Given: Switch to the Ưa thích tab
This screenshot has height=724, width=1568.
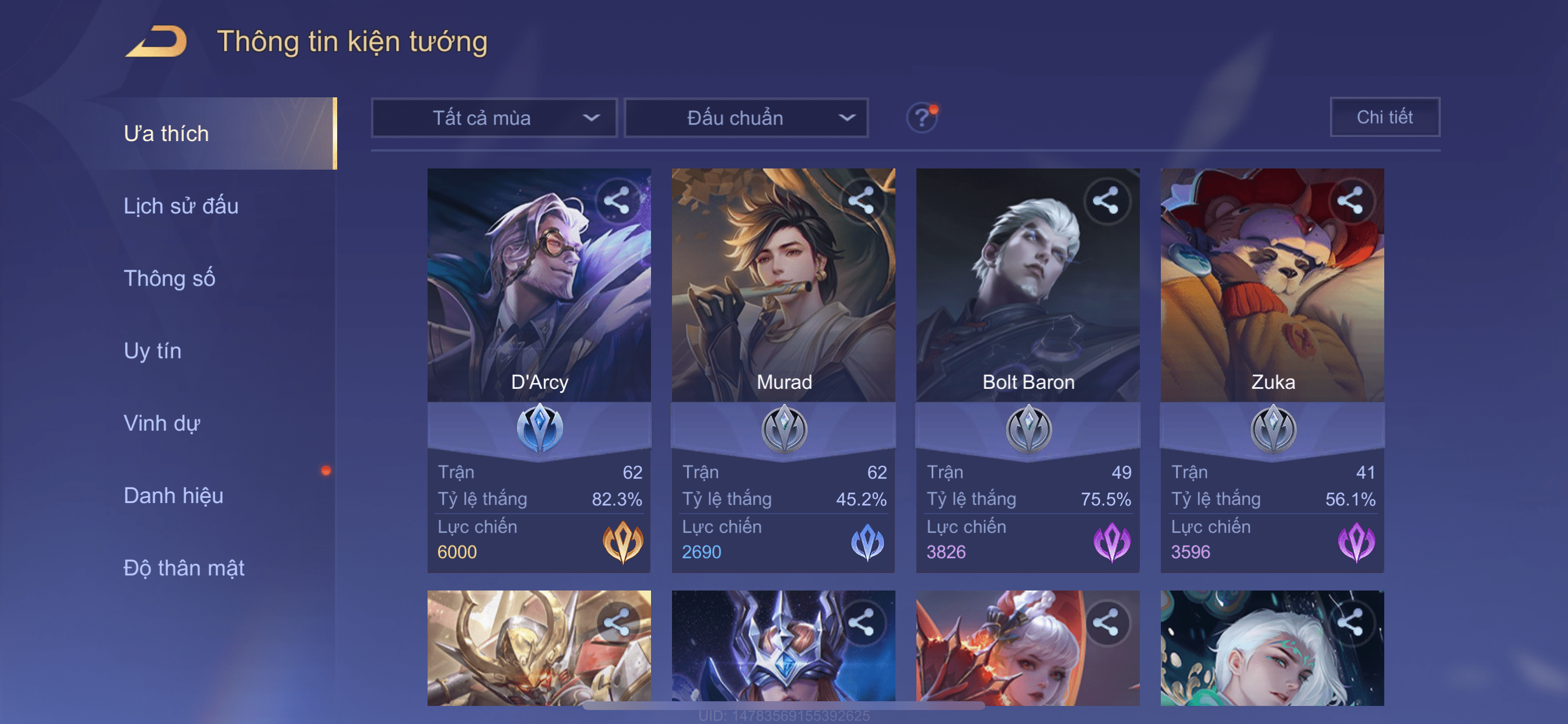Looking at the screenshot, I should click(x=166, y=133).
